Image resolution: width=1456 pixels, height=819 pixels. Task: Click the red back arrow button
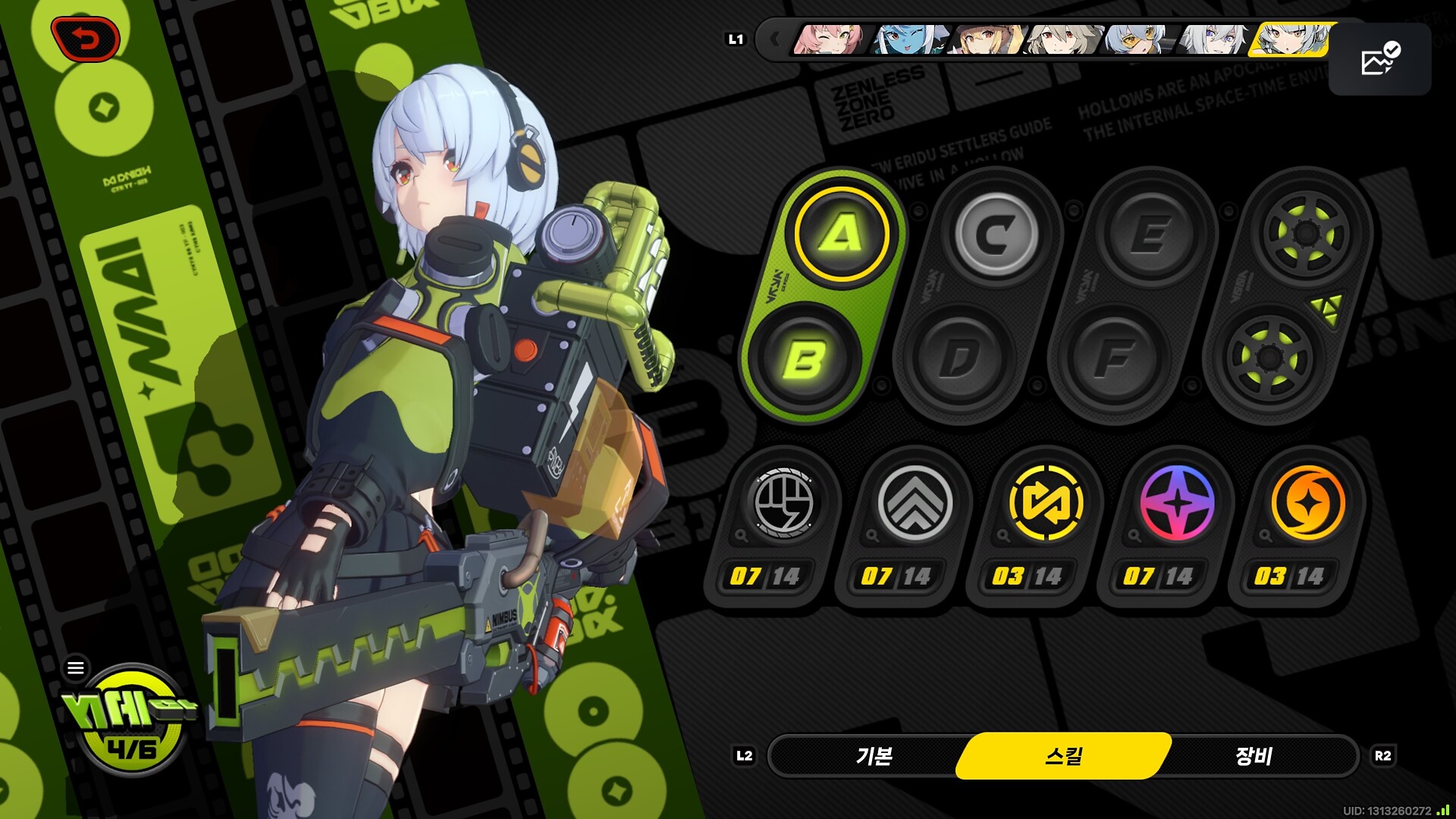click(86, 39)
